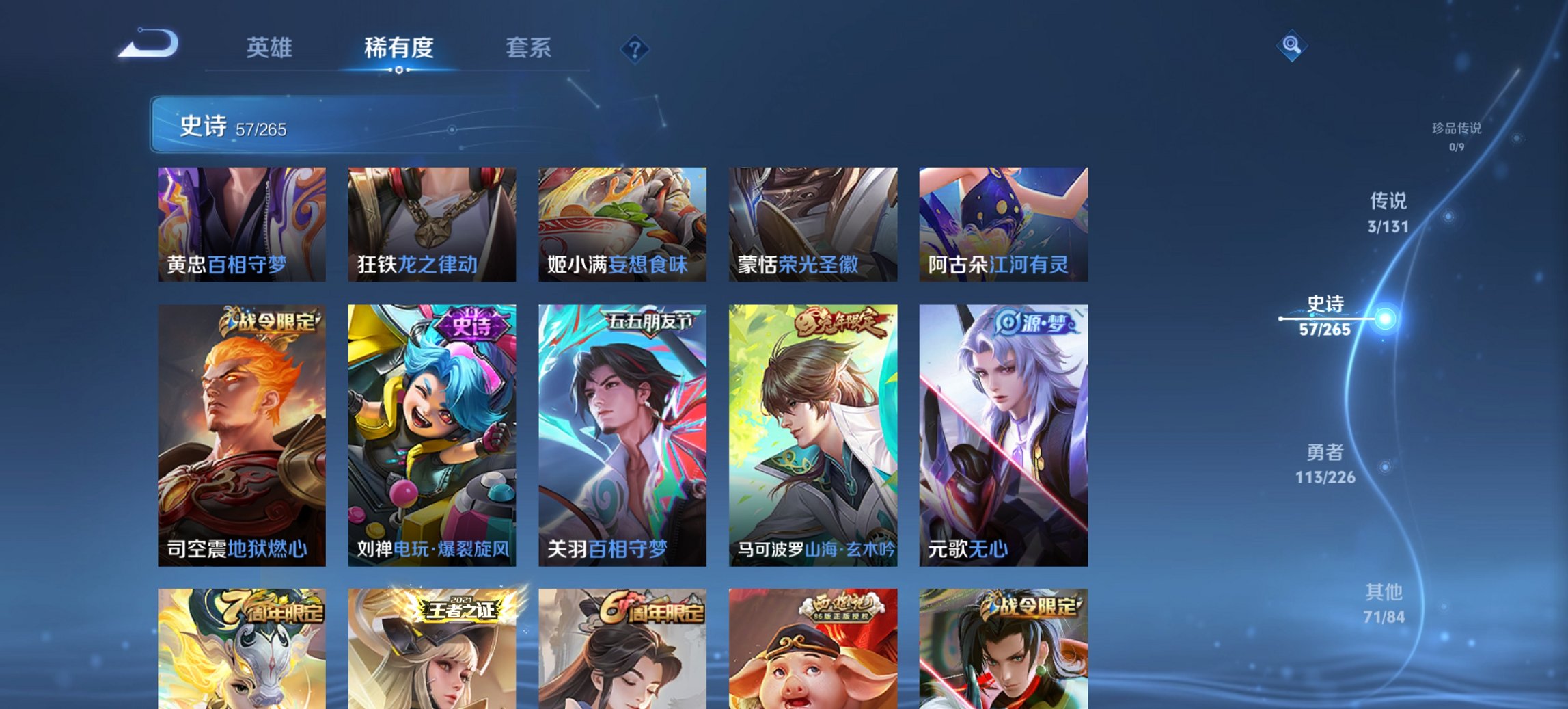Screen dimensions: 1568x709
Task: Open the search magnifier icon
Action: tap(1290, 46)
